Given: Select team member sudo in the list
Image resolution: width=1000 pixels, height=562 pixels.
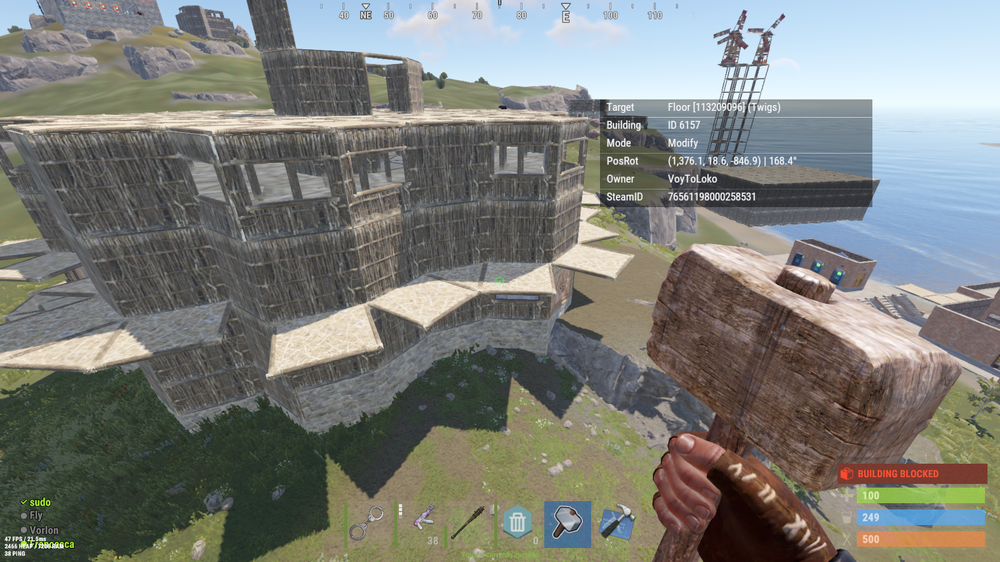Looking at the screenshot, I should tap(40, 502).
